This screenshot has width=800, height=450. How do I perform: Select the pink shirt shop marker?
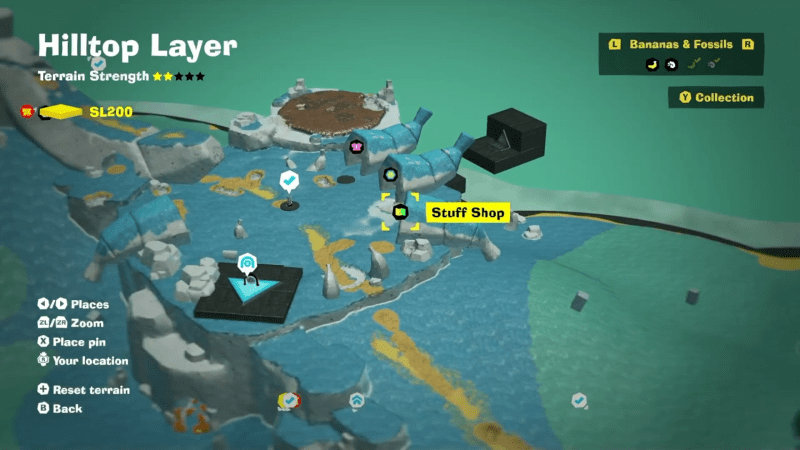point(356,147)
